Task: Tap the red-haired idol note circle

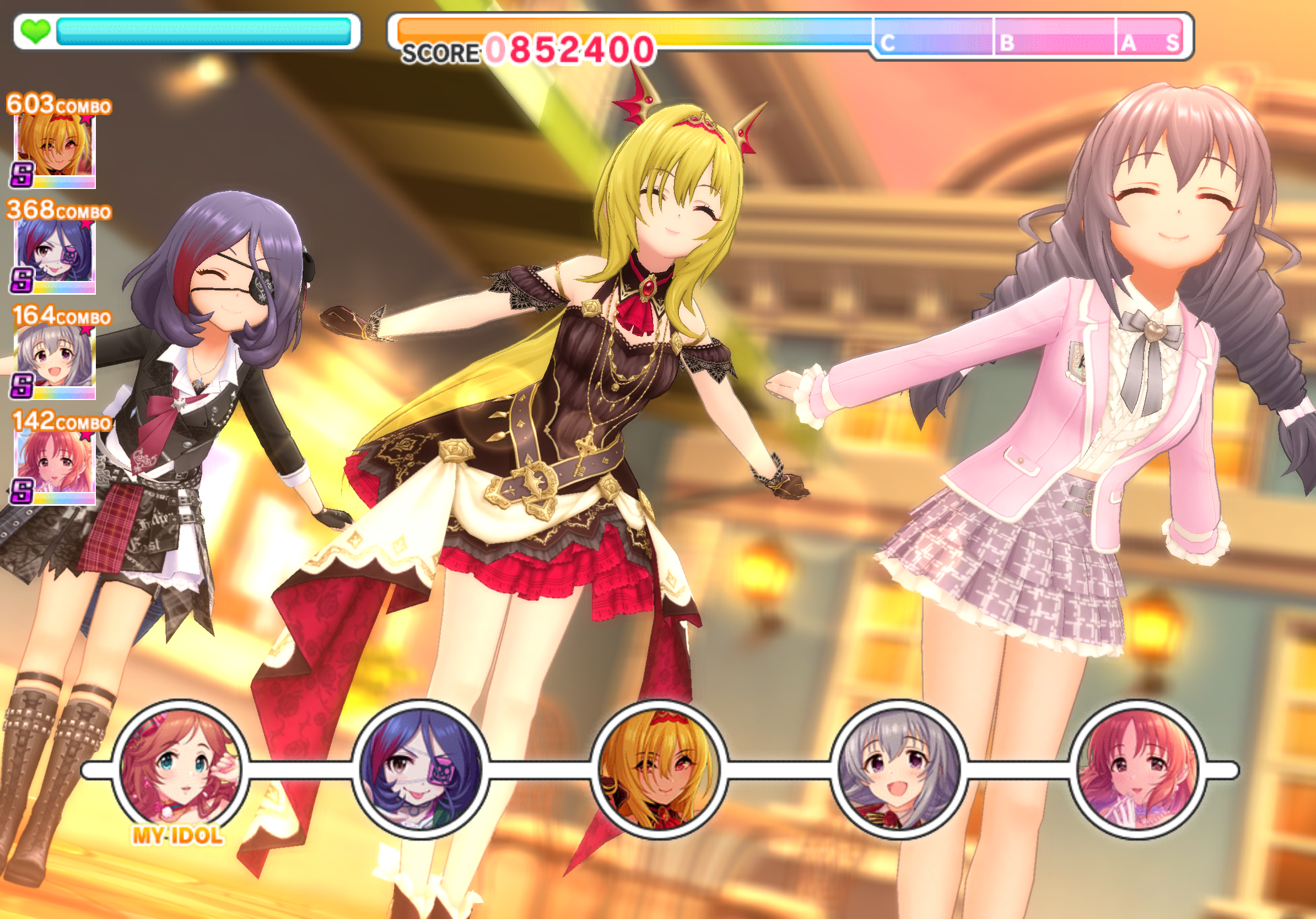Action: click(1138, 770)
